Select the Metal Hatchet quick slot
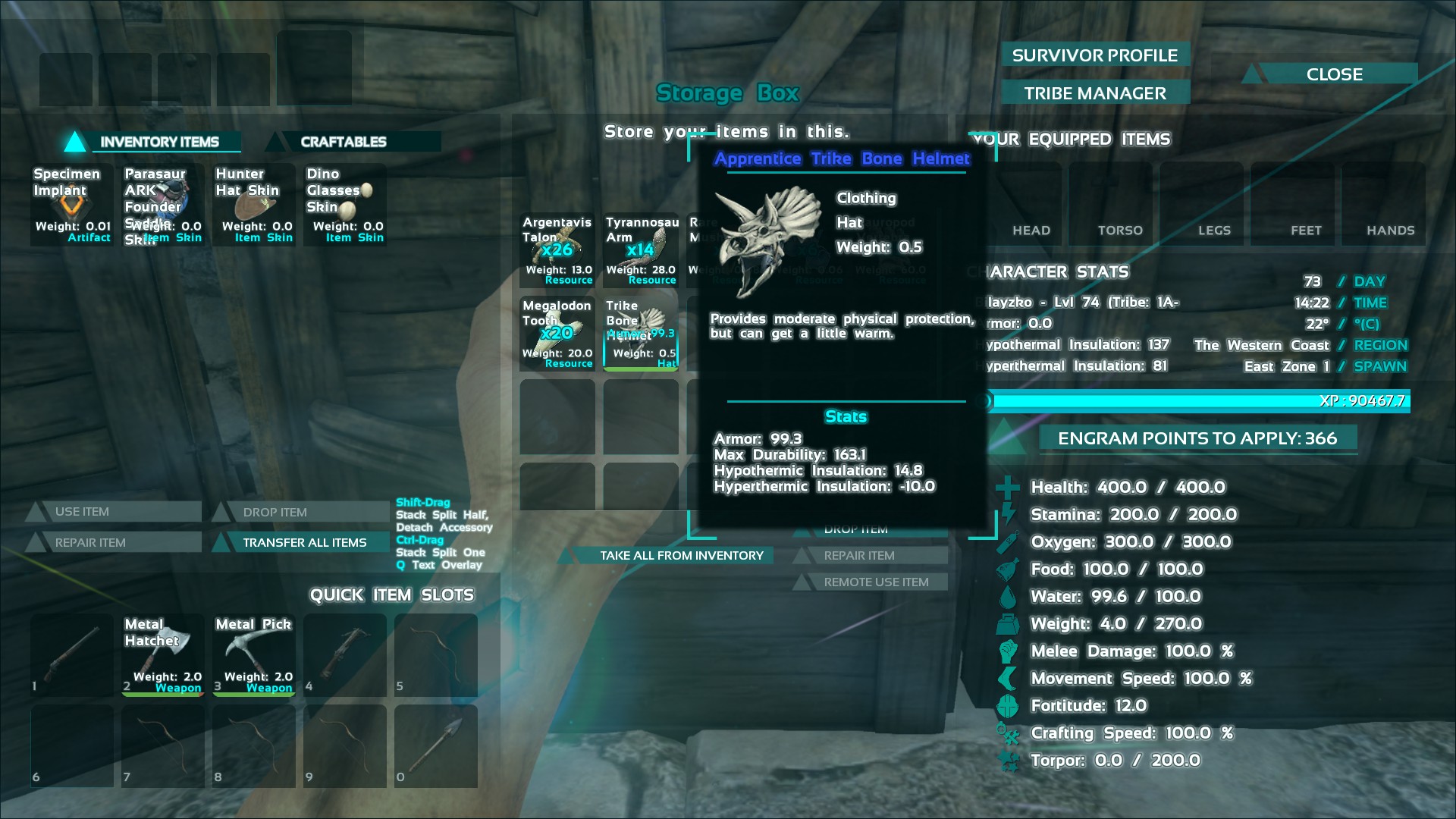 click(163, 655)
